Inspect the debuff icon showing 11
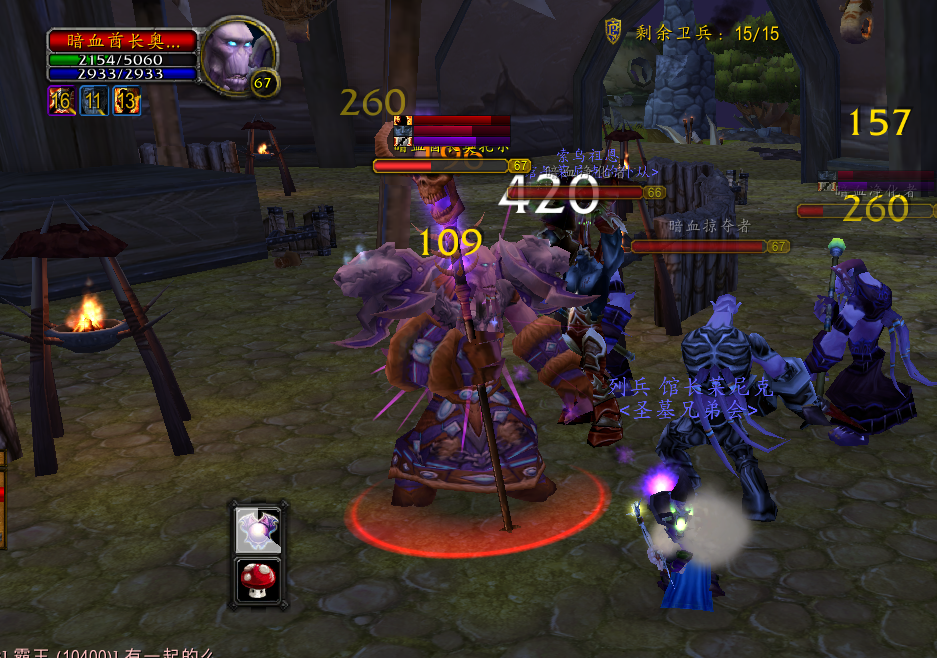 point(94,100)
